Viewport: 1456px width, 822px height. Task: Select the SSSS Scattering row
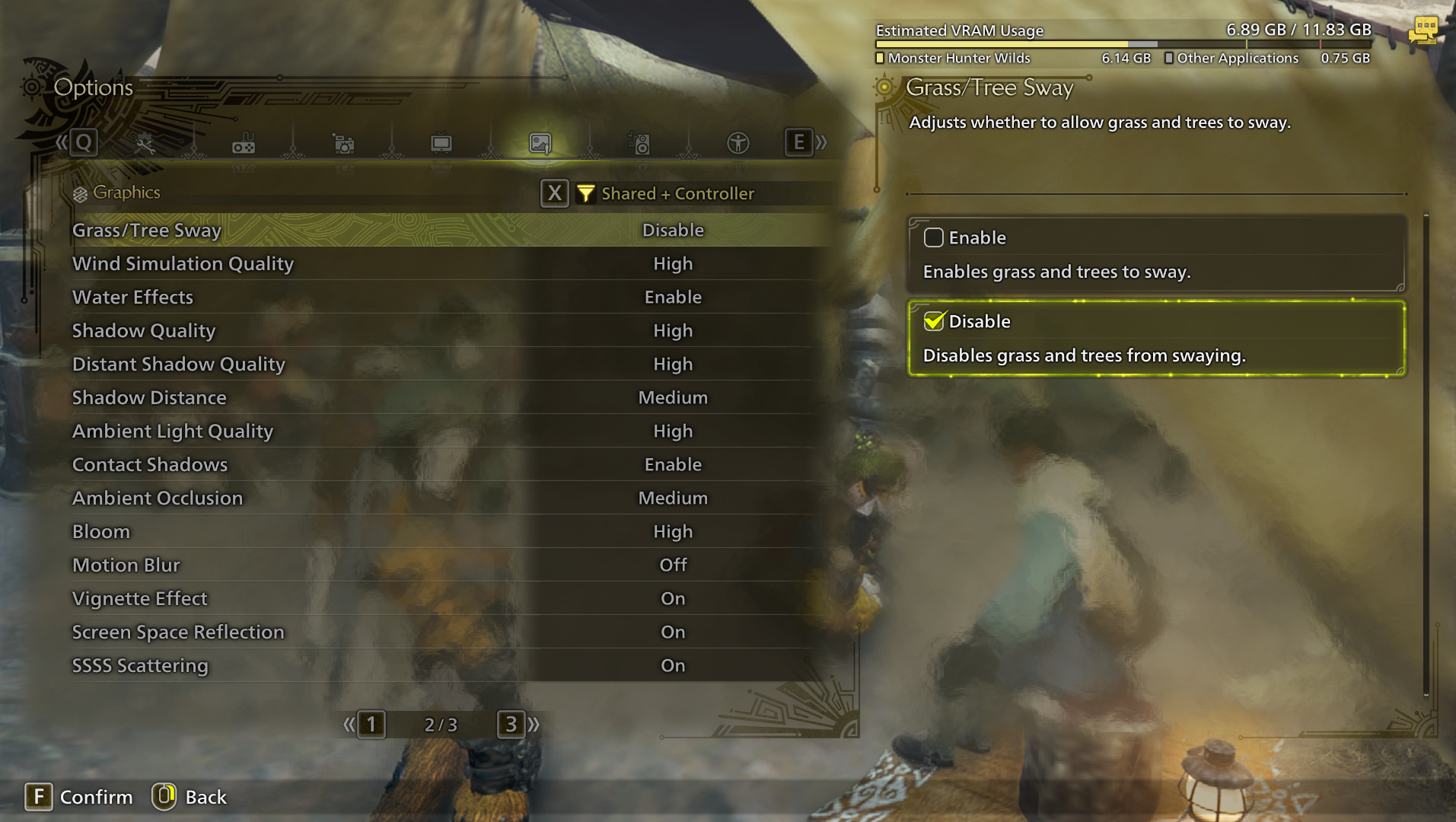tap(449, 665)
